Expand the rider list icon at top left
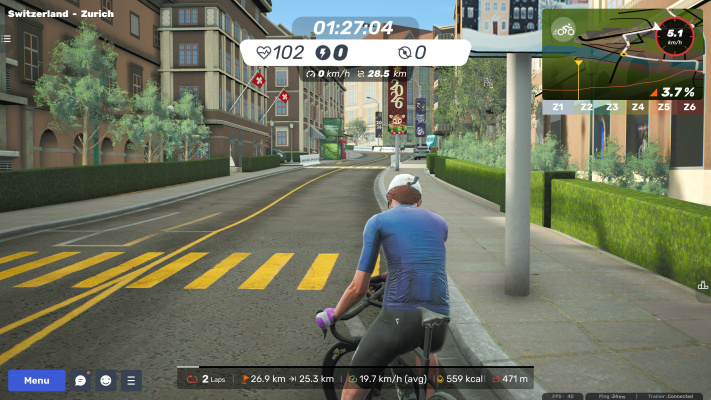Image resolution: width=711 pixels, height=400 pixels. [5, 38]
